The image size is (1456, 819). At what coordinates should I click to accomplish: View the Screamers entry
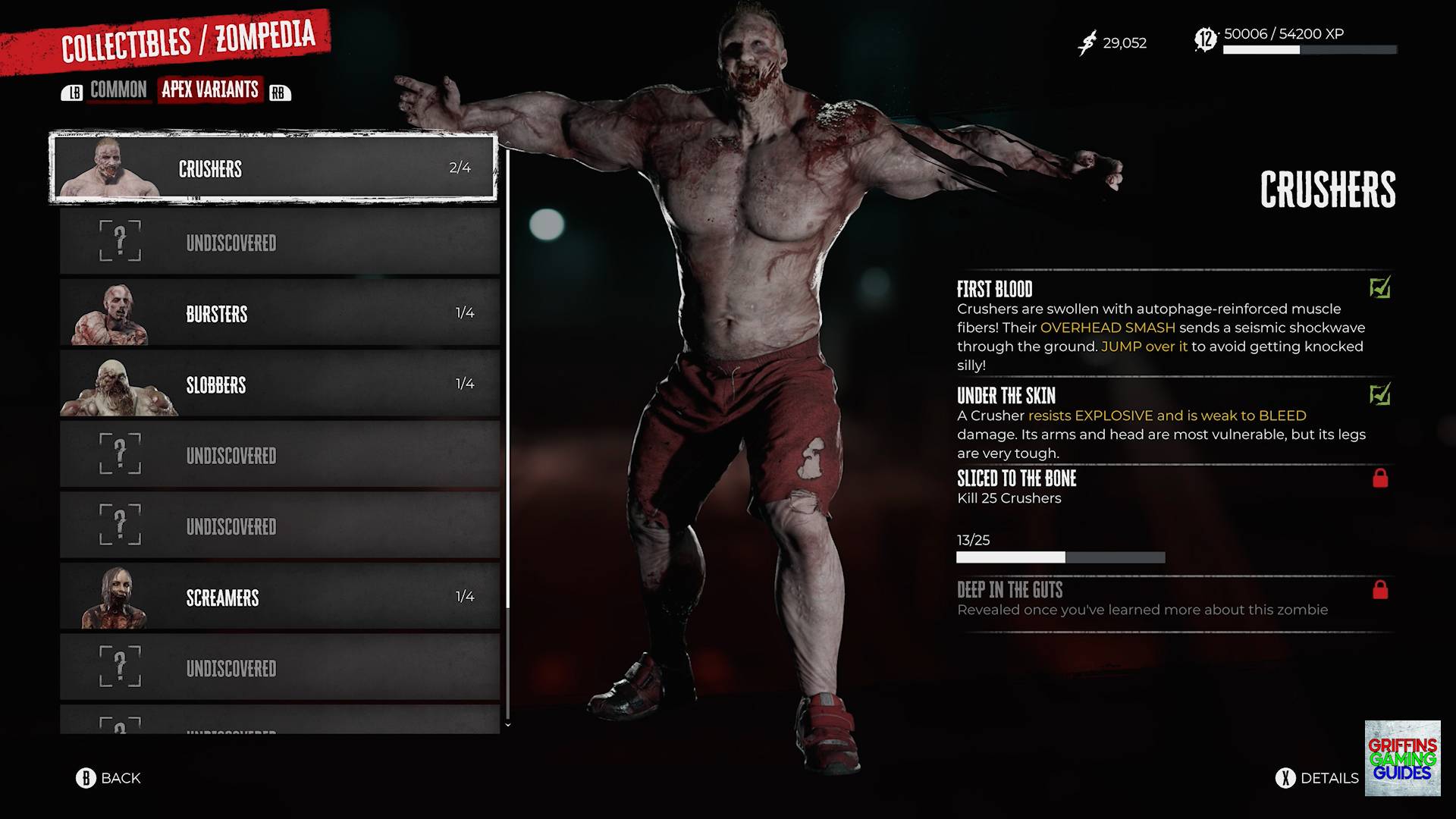pyautogui.click(x=279, y=598)
